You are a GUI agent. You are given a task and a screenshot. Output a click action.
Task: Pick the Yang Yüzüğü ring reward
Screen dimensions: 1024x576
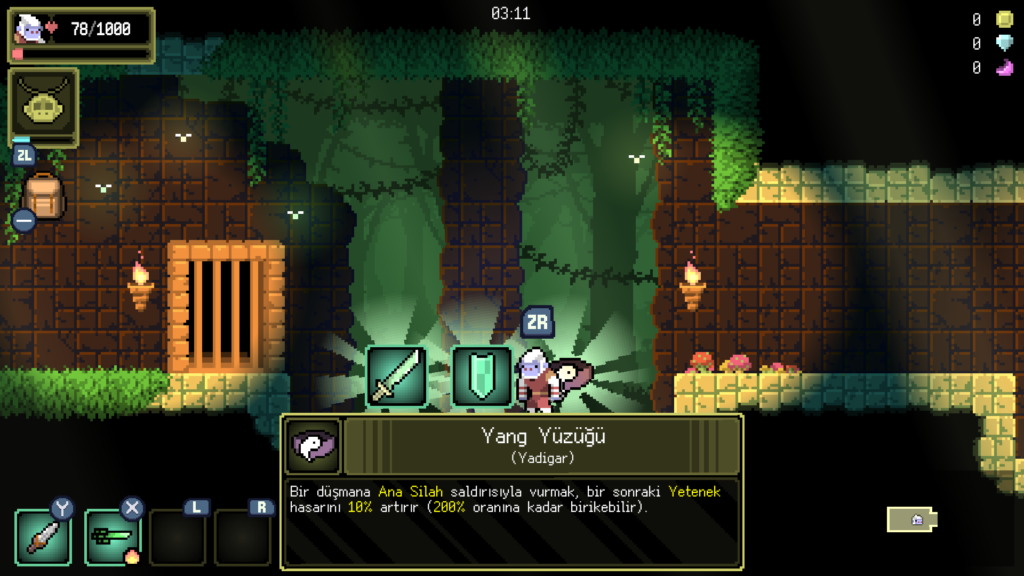(x=571, y=376)
